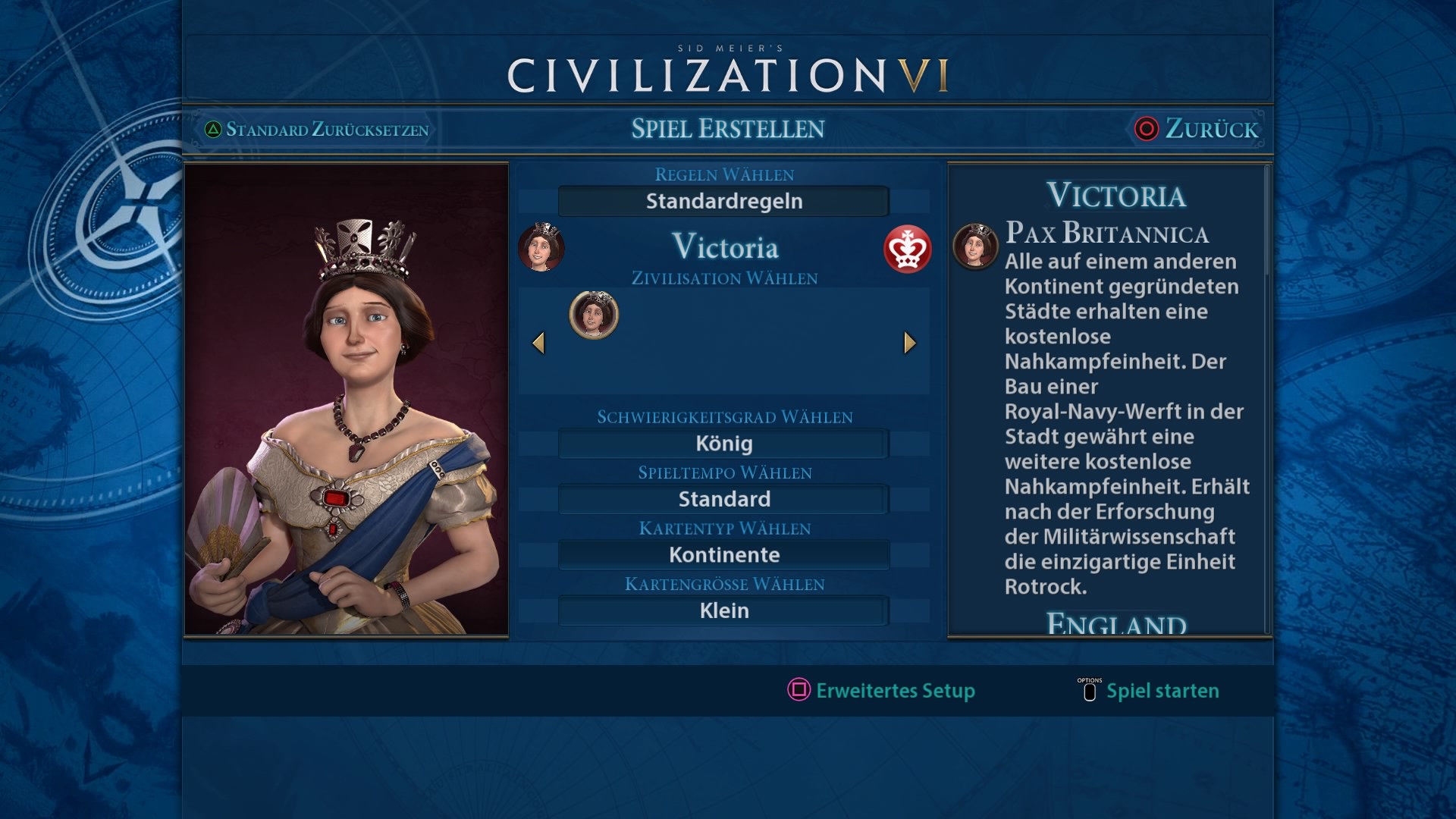The height and width of the screenshot is (819, 1456).
Task: Pick a different map size than Klein
Action: click(x=723, y=610)
